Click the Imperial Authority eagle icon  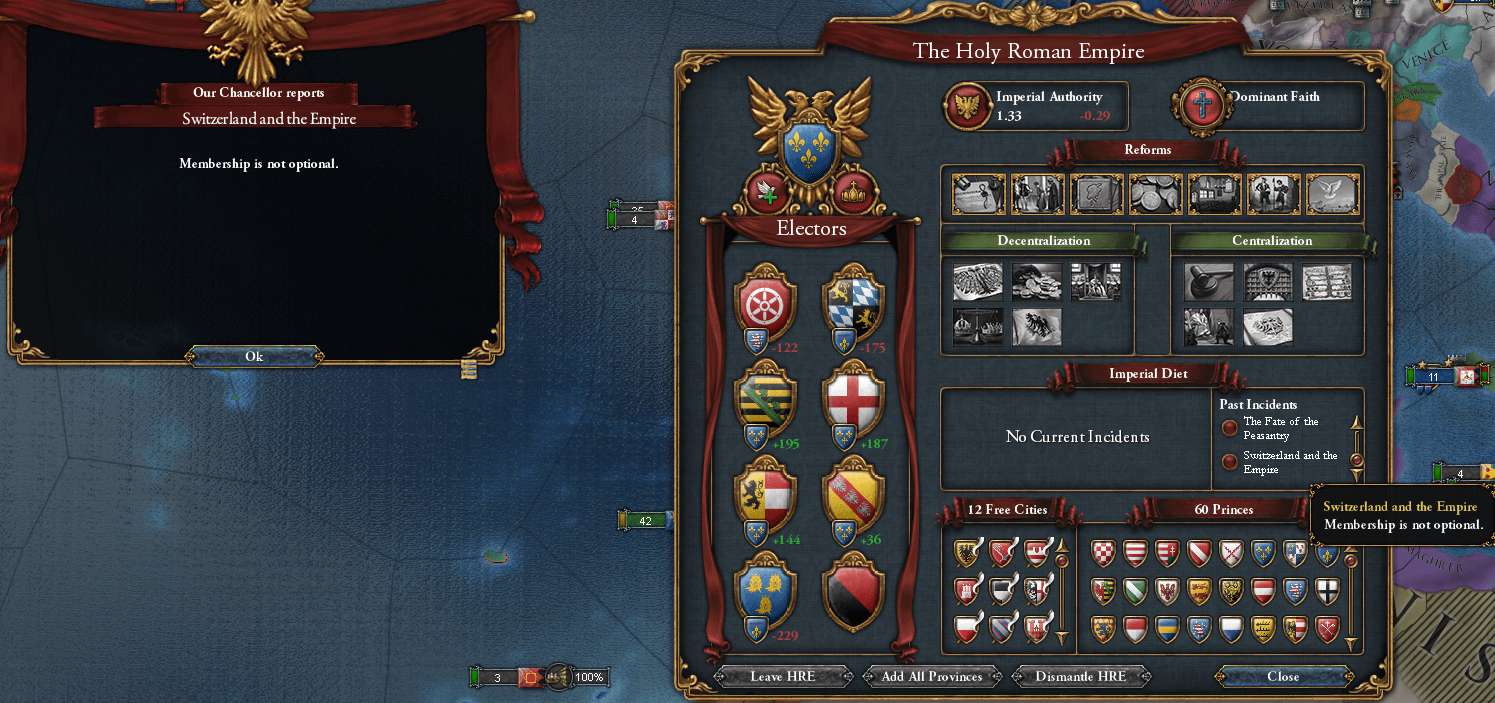click(x=967, y=105)
